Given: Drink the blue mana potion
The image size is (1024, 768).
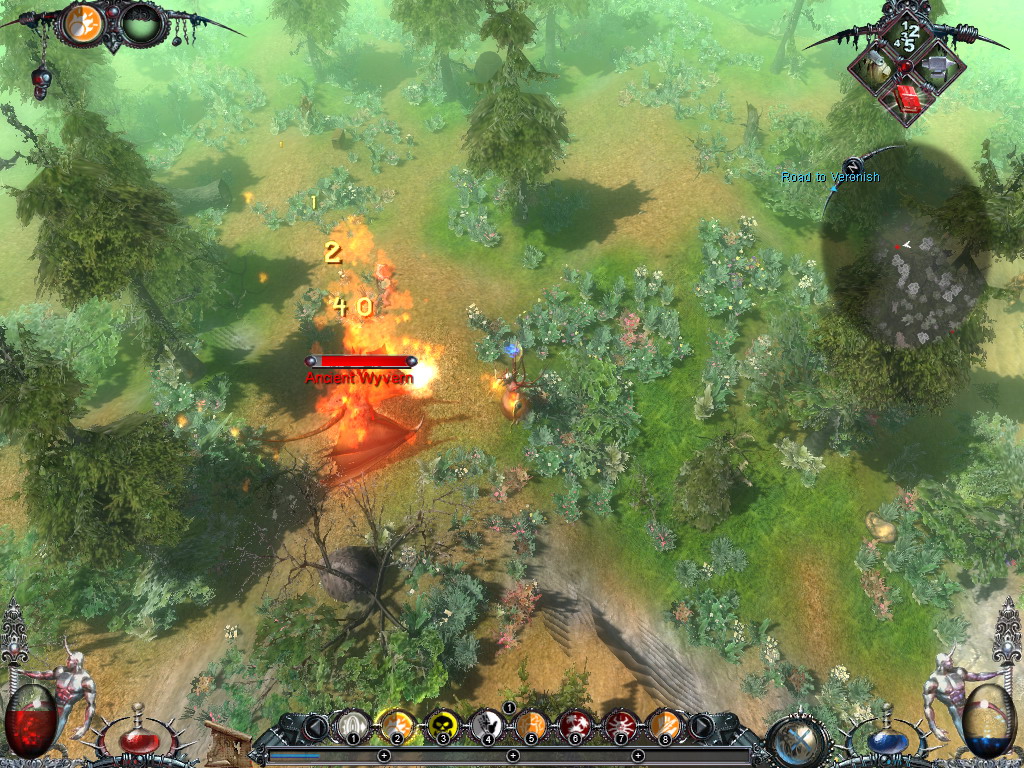Looking at the screenshot, I should (886, 741).
